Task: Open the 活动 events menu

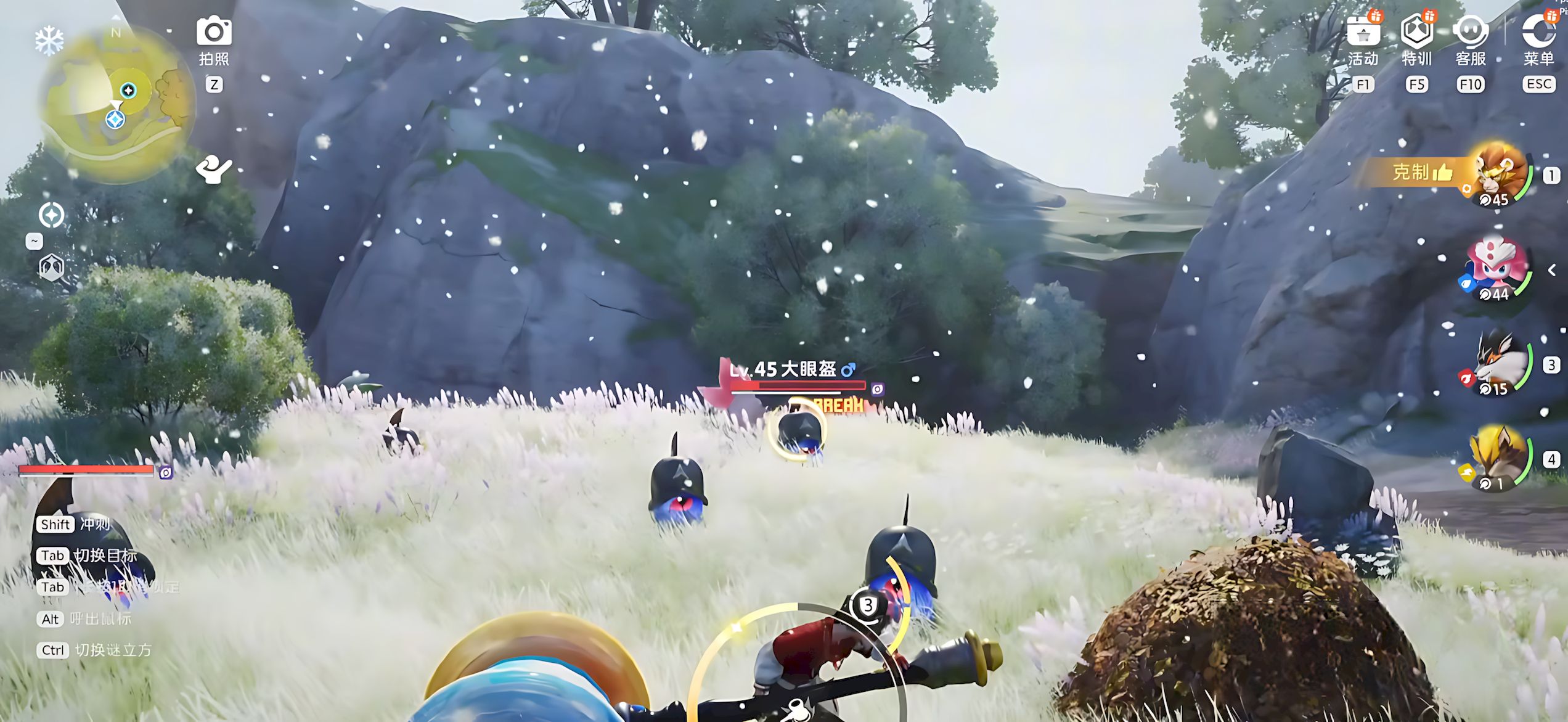Action: click(x=1363, y=33)
